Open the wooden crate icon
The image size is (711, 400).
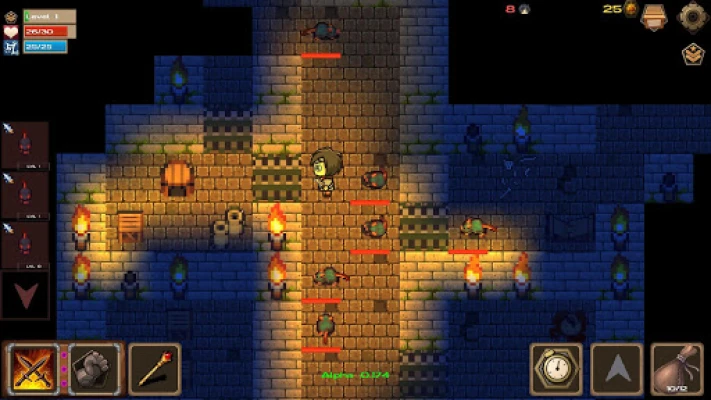(654, 15)
